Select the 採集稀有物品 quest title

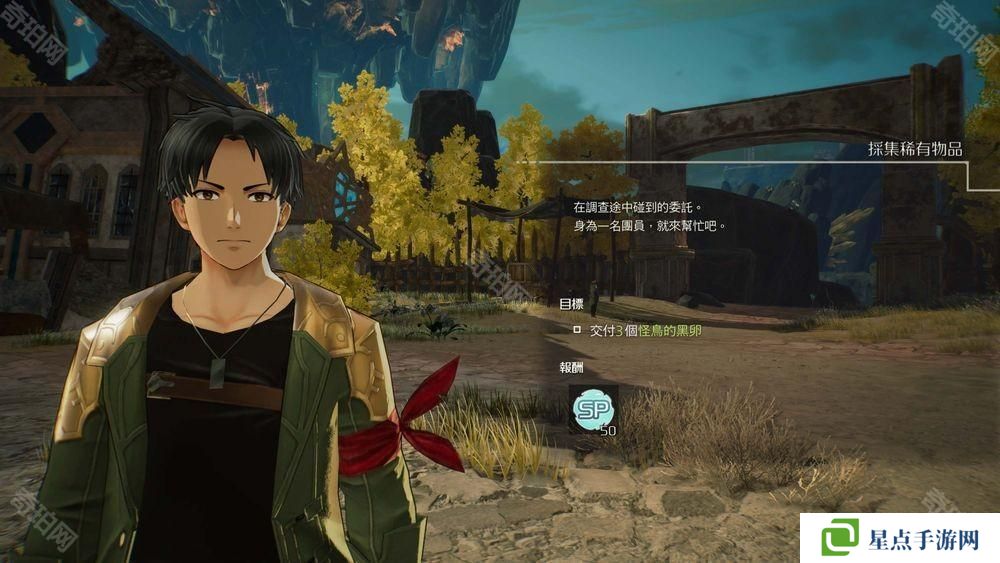point(915,150)
